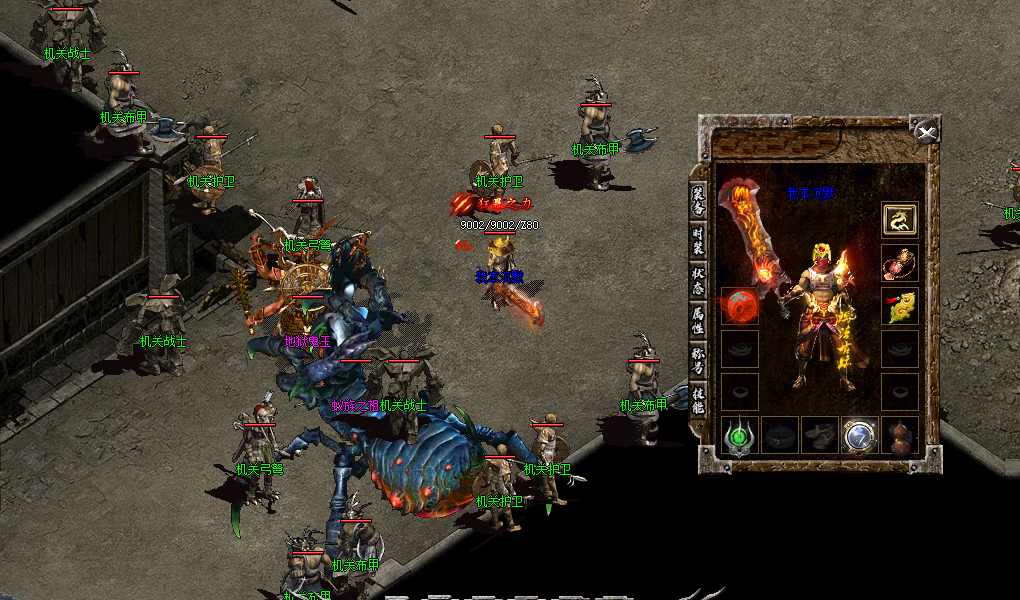Viewport: 1020px width, 600px height.
Task: Choose the red fire orb slot
Action: (740, 306)
